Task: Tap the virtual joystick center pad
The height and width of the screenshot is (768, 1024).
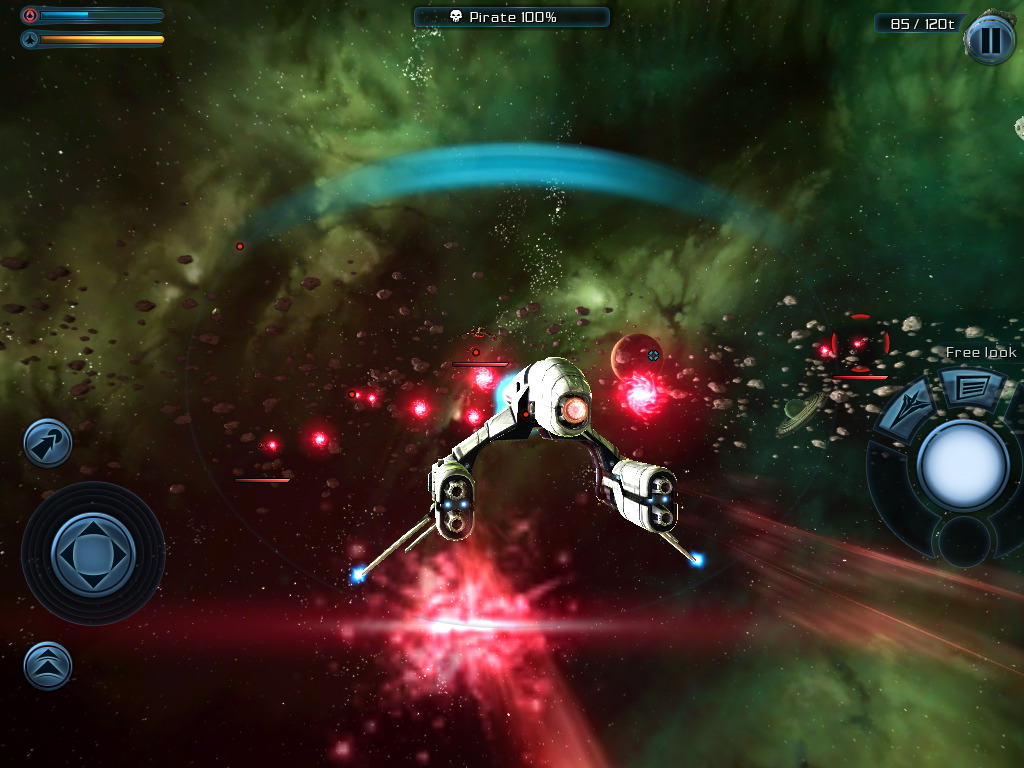Action: click(93, 553)
